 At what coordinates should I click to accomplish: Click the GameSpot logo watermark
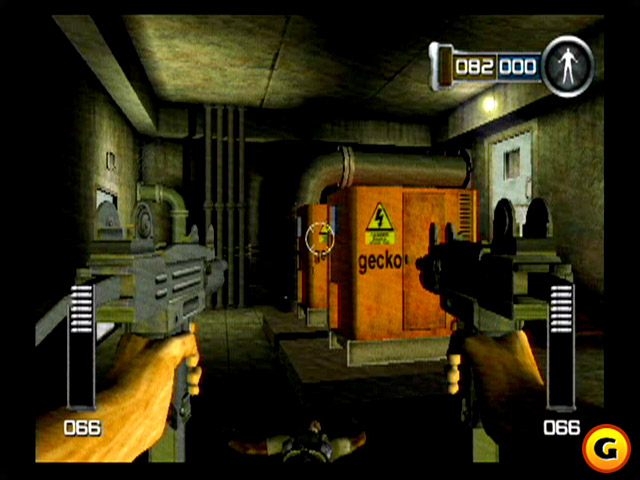pyautogui.click(x=606, y=446)
